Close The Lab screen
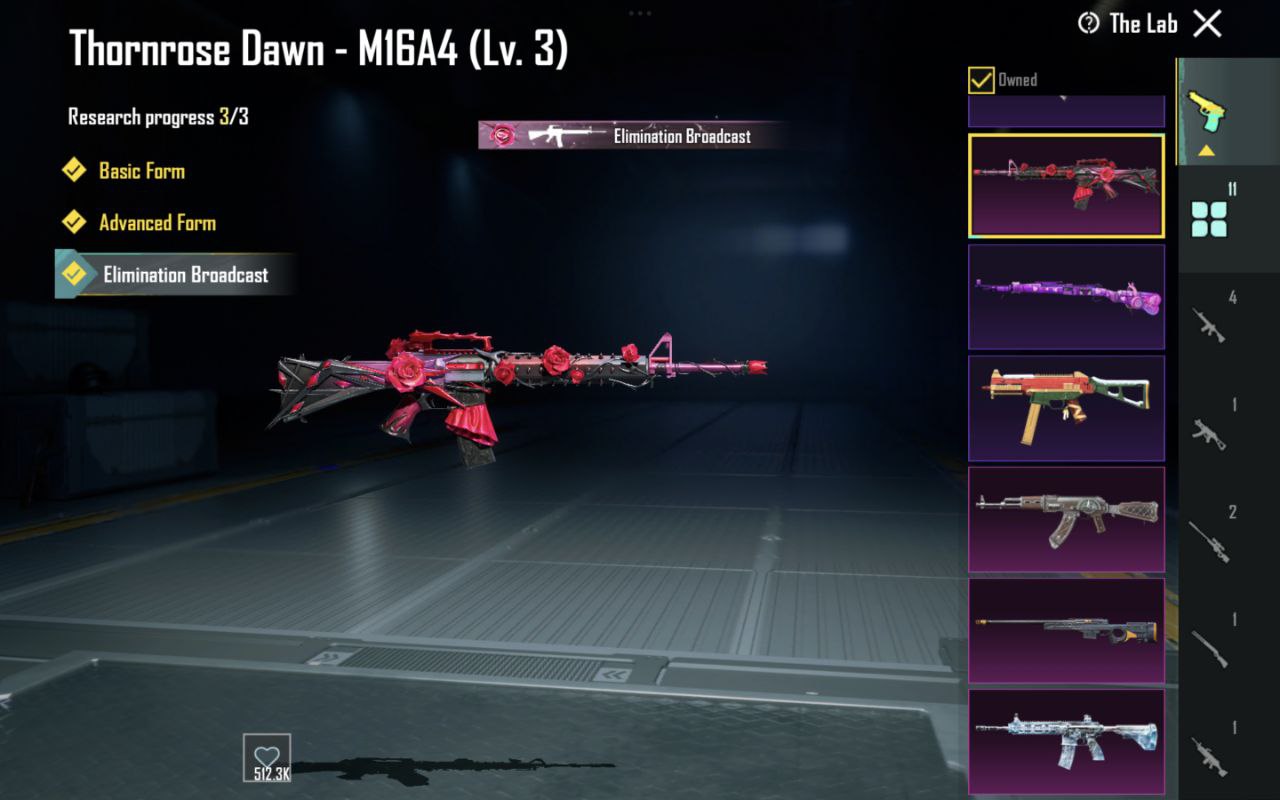Screen dimensions: 1280x800 point(1207,24)
